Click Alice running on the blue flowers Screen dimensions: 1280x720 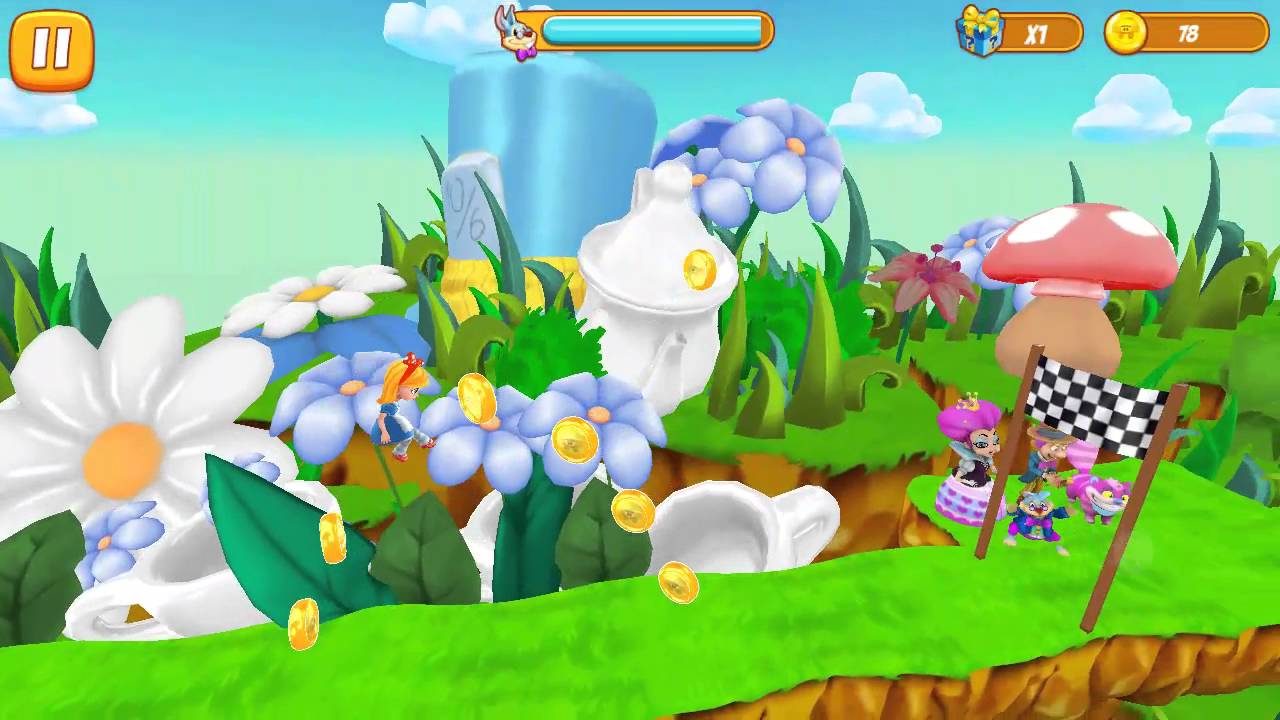coord(400,415)
